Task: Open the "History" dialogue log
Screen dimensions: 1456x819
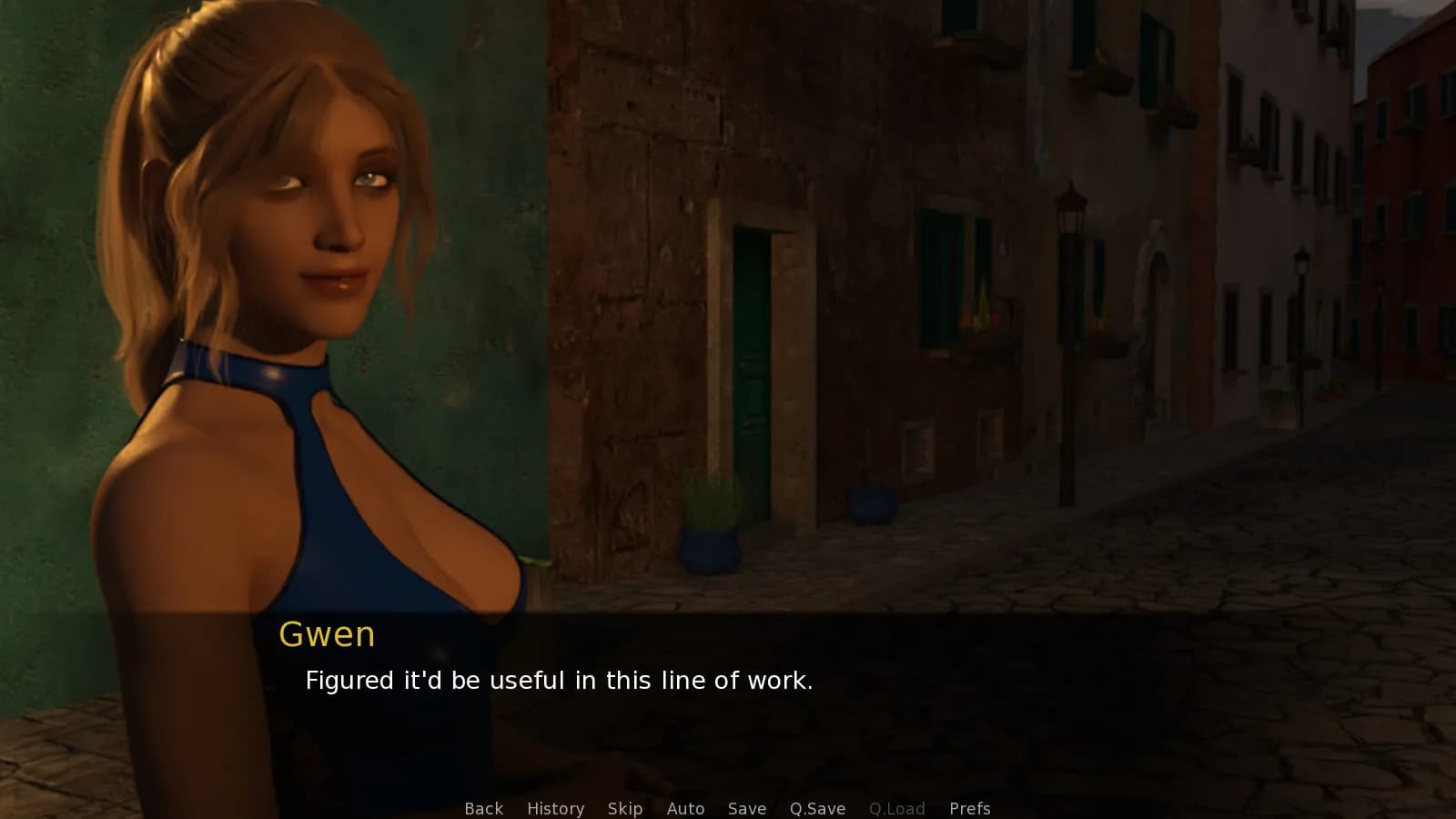Action: [x=555, y=808]
